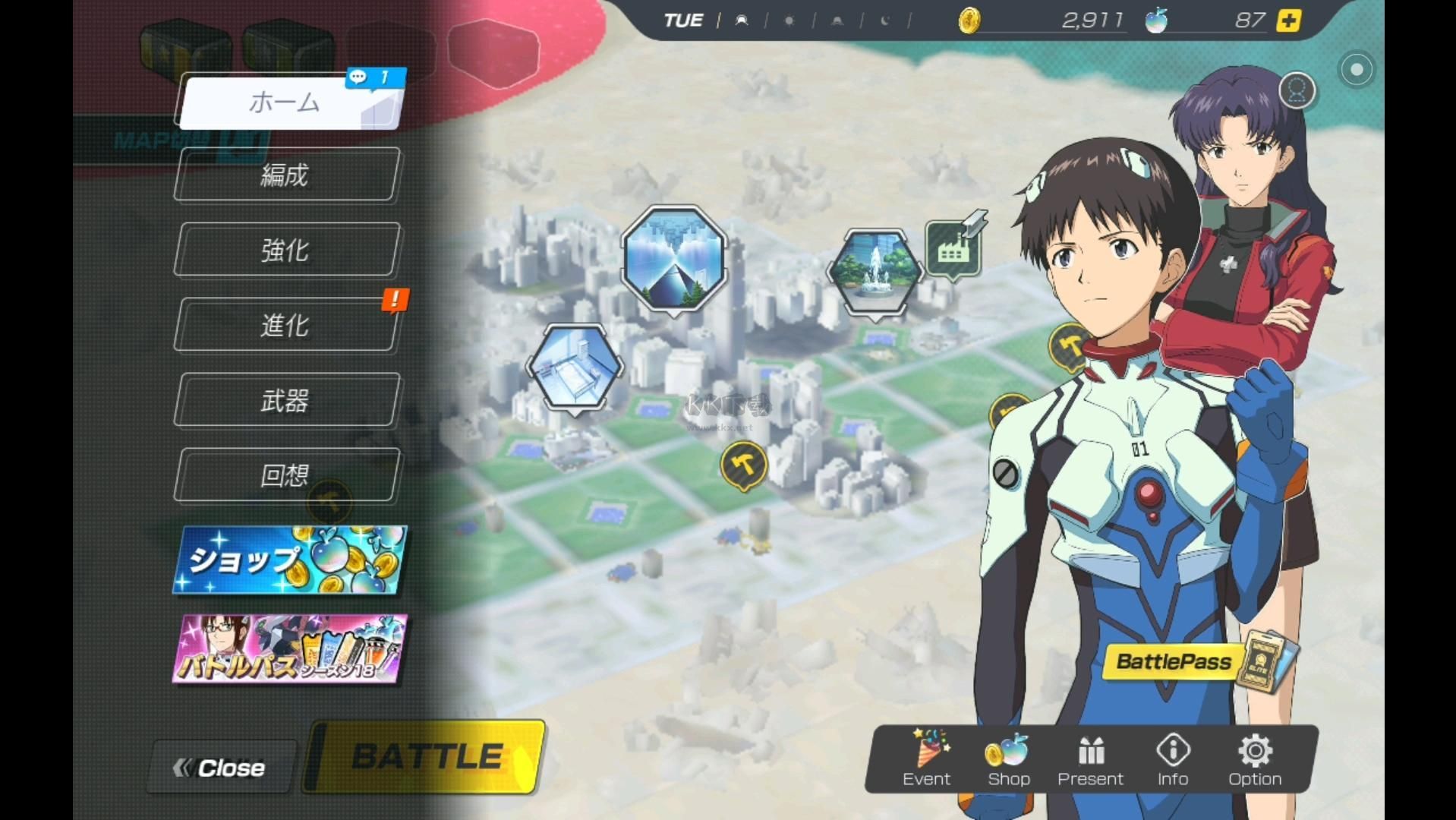
Task: Open the Option settings
Action: tap(1255, 758)
